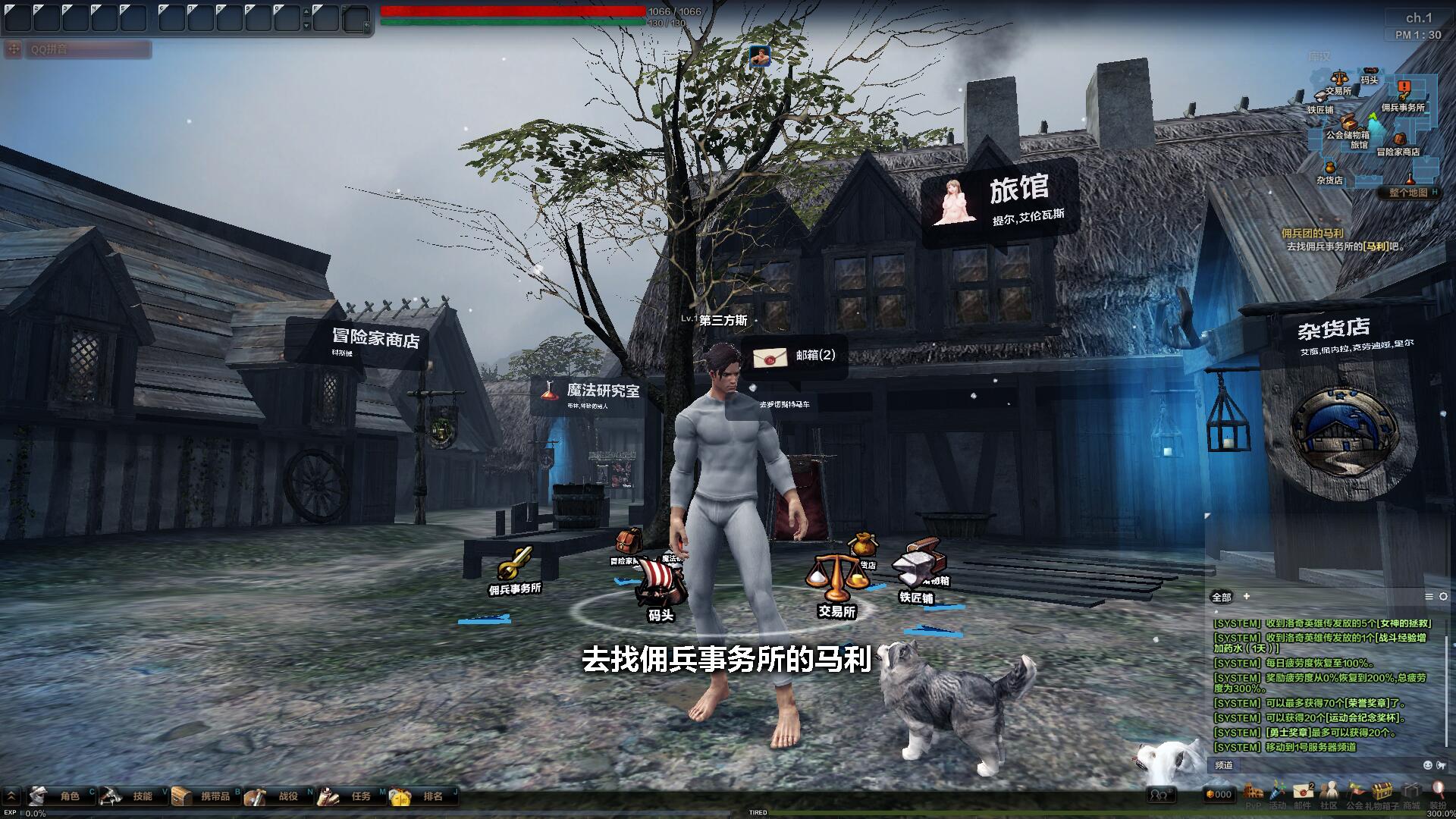Screen dimensions: 1456x819
Task: Open the 战役 campaign menu
Action: point(278,795)
